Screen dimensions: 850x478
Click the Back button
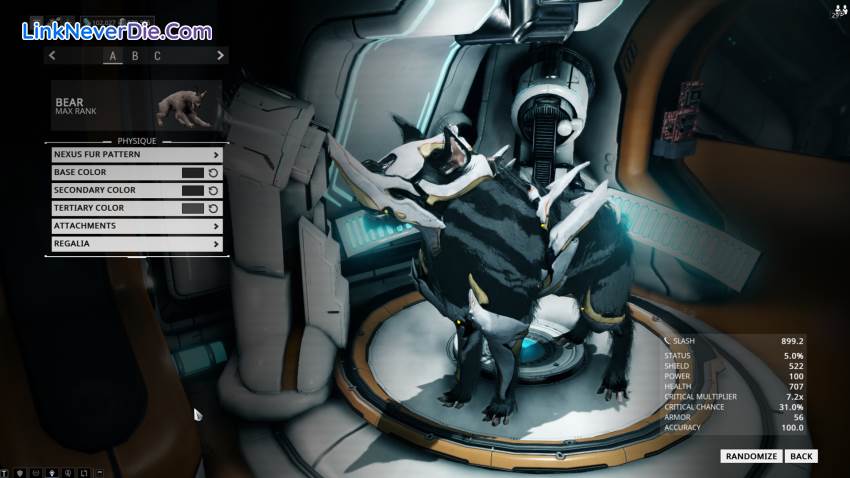[801, 456]
